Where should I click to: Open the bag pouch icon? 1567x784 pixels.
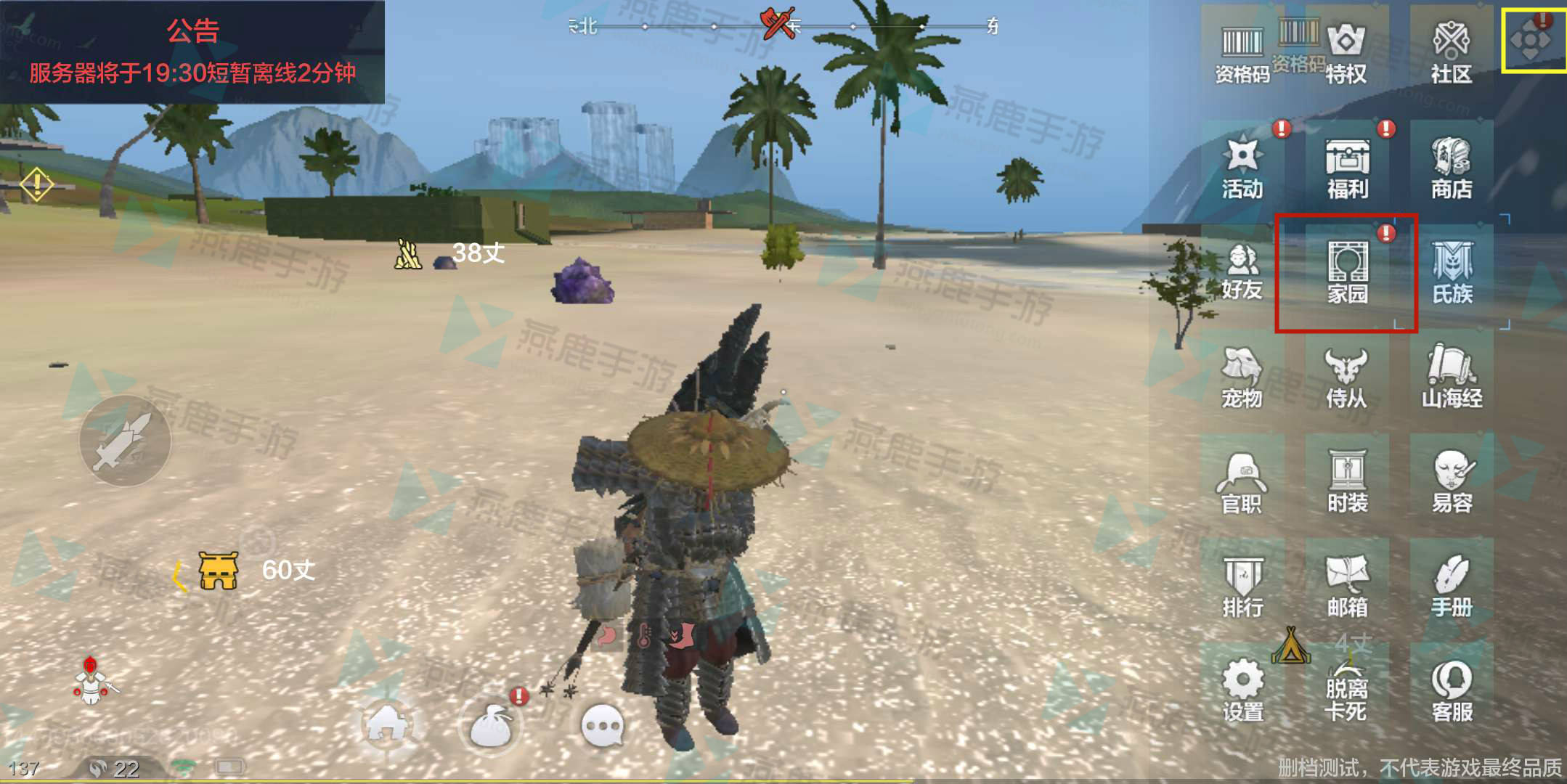492,726
